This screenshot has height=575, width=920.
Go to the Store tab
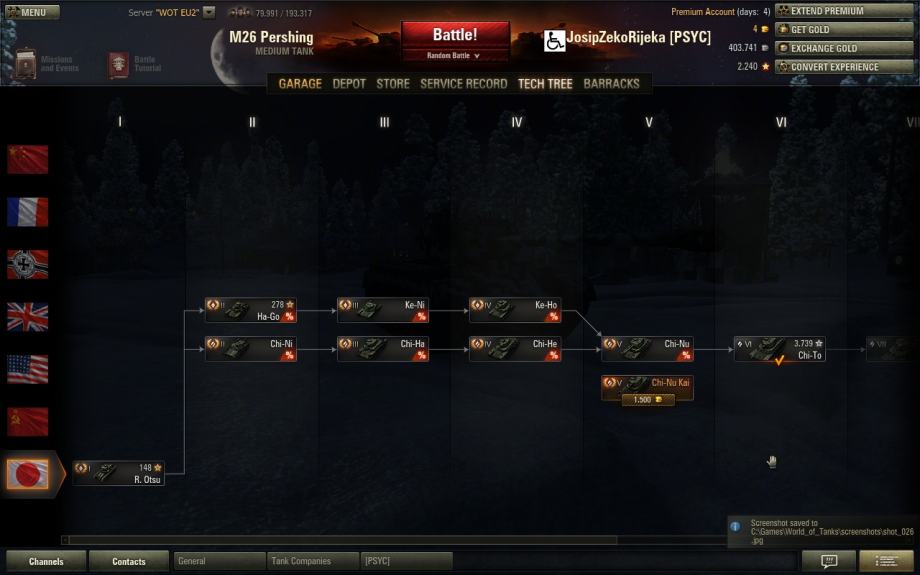coord(393,84)
